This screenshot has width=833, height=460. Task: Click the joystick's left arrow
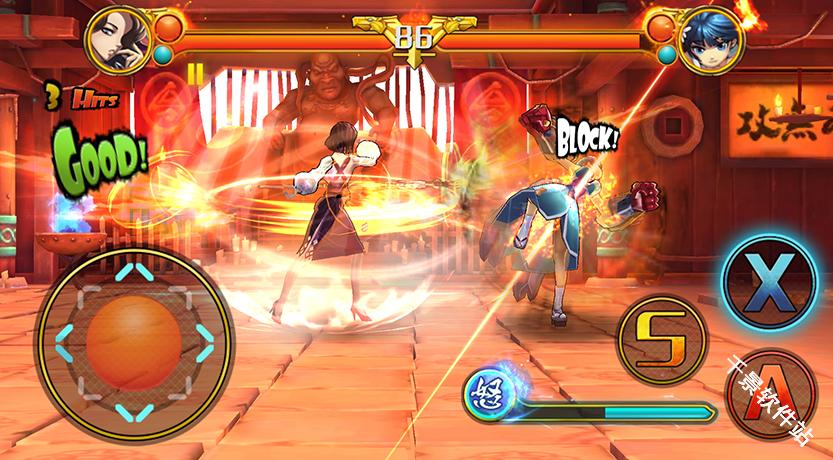point(64,343)
